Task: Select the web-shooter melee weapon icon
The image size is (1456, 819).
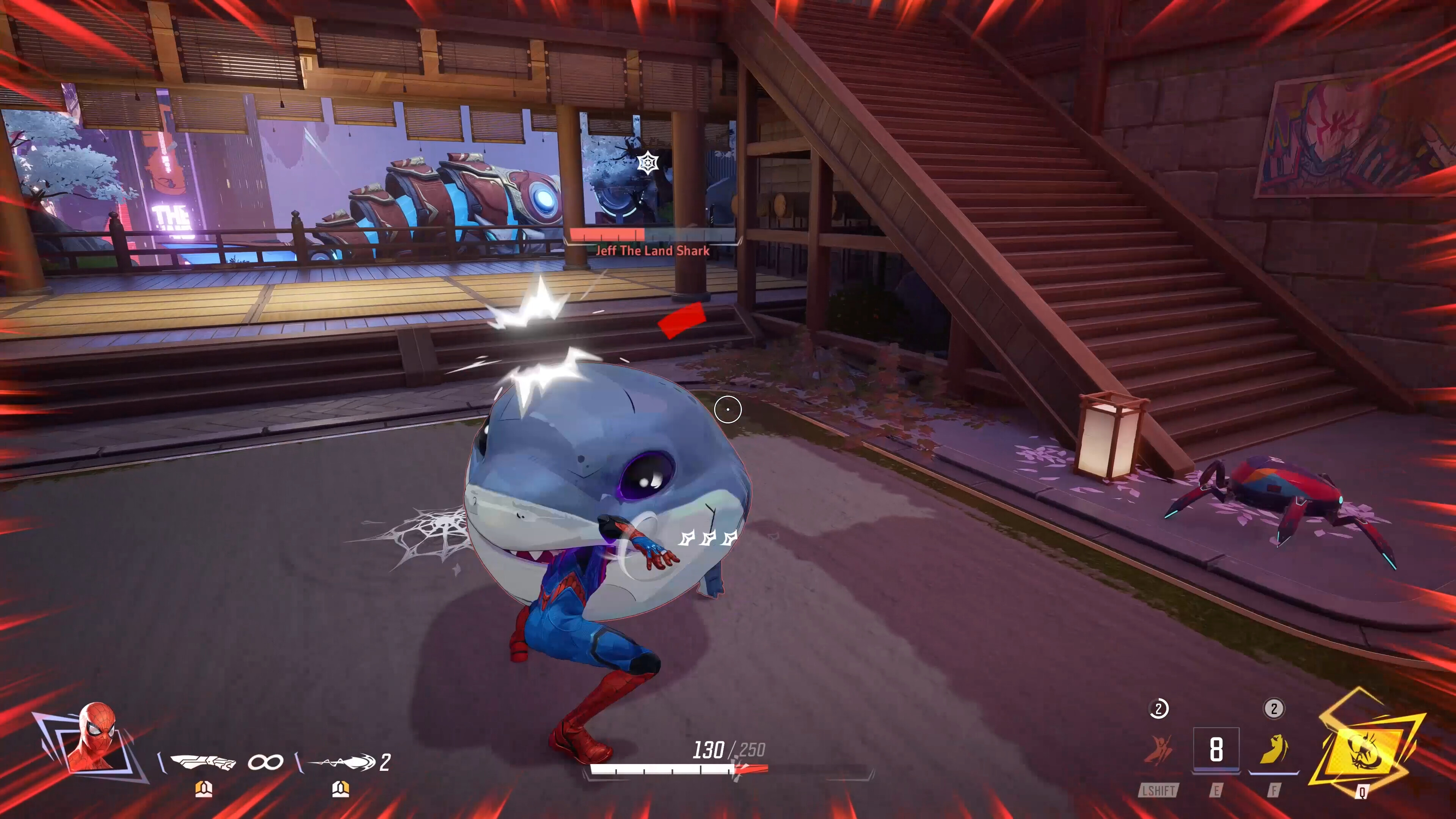Action: pyautogui.click(x=202, y=763)
